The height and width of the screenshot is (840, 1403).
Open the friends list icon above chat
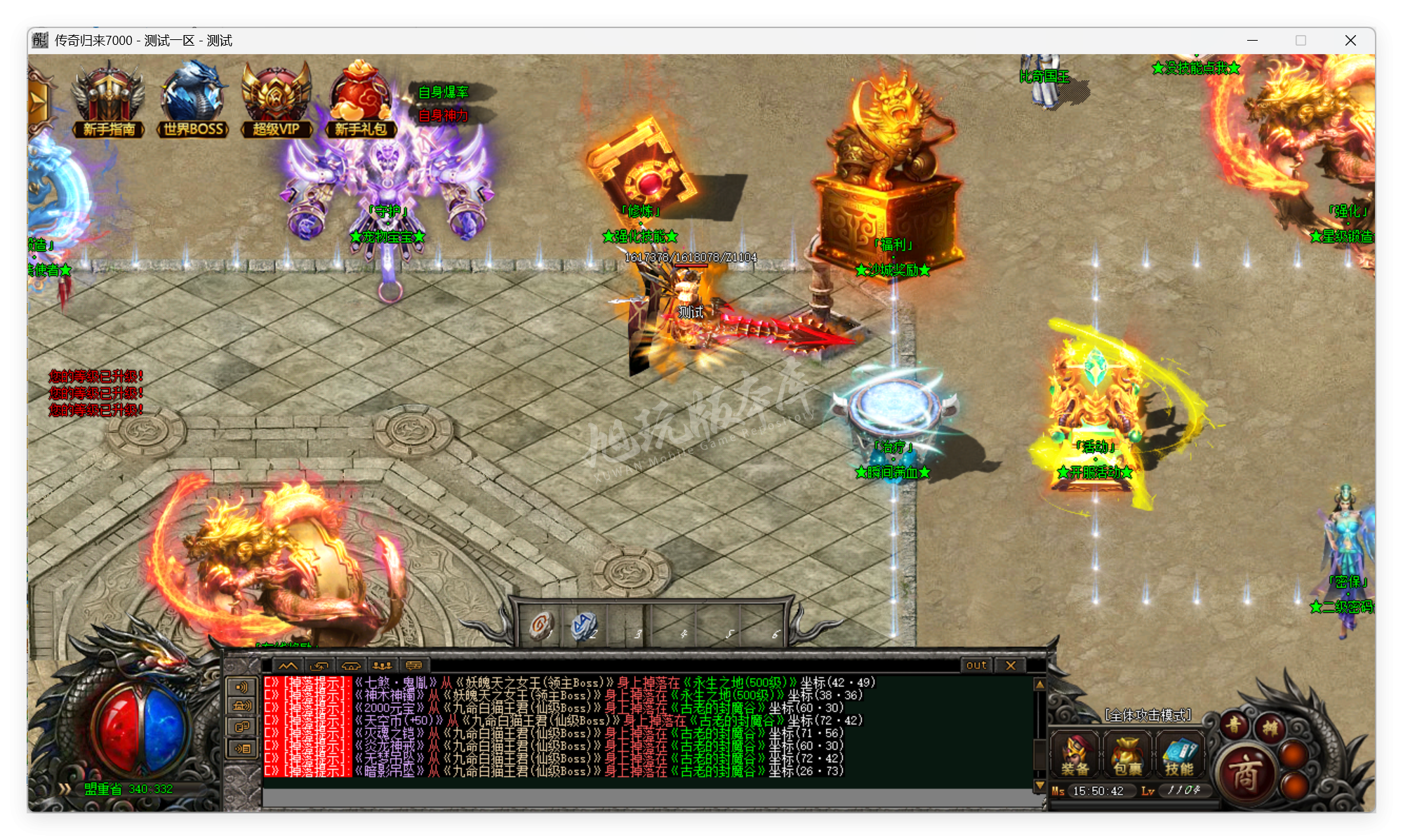(x=383, y=667)
